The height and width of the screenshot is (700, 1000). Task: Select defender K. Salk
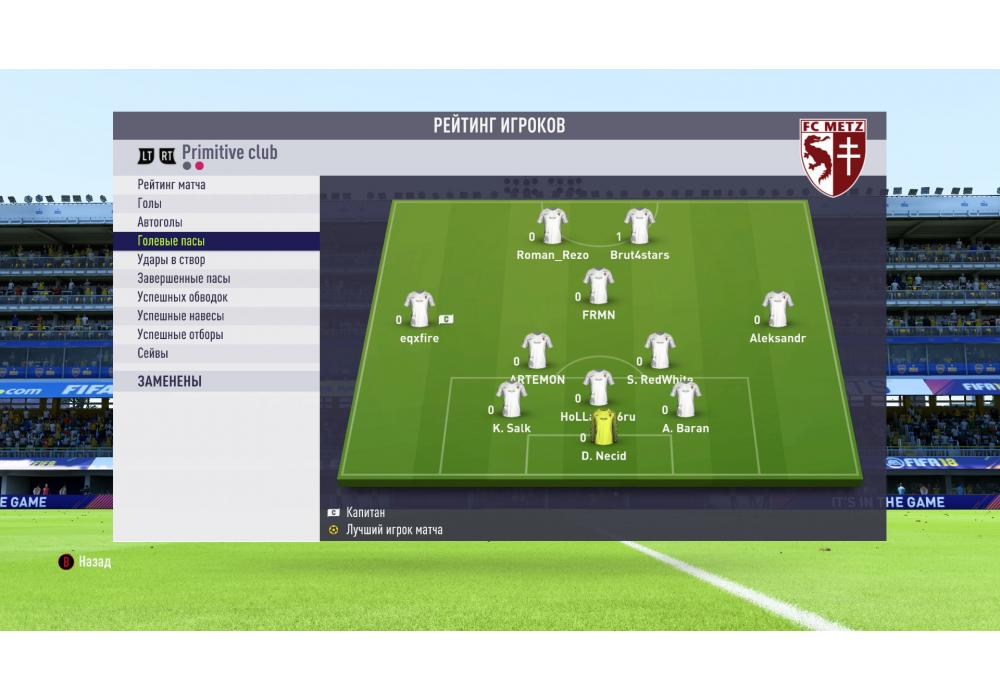[x=511, y=399]
